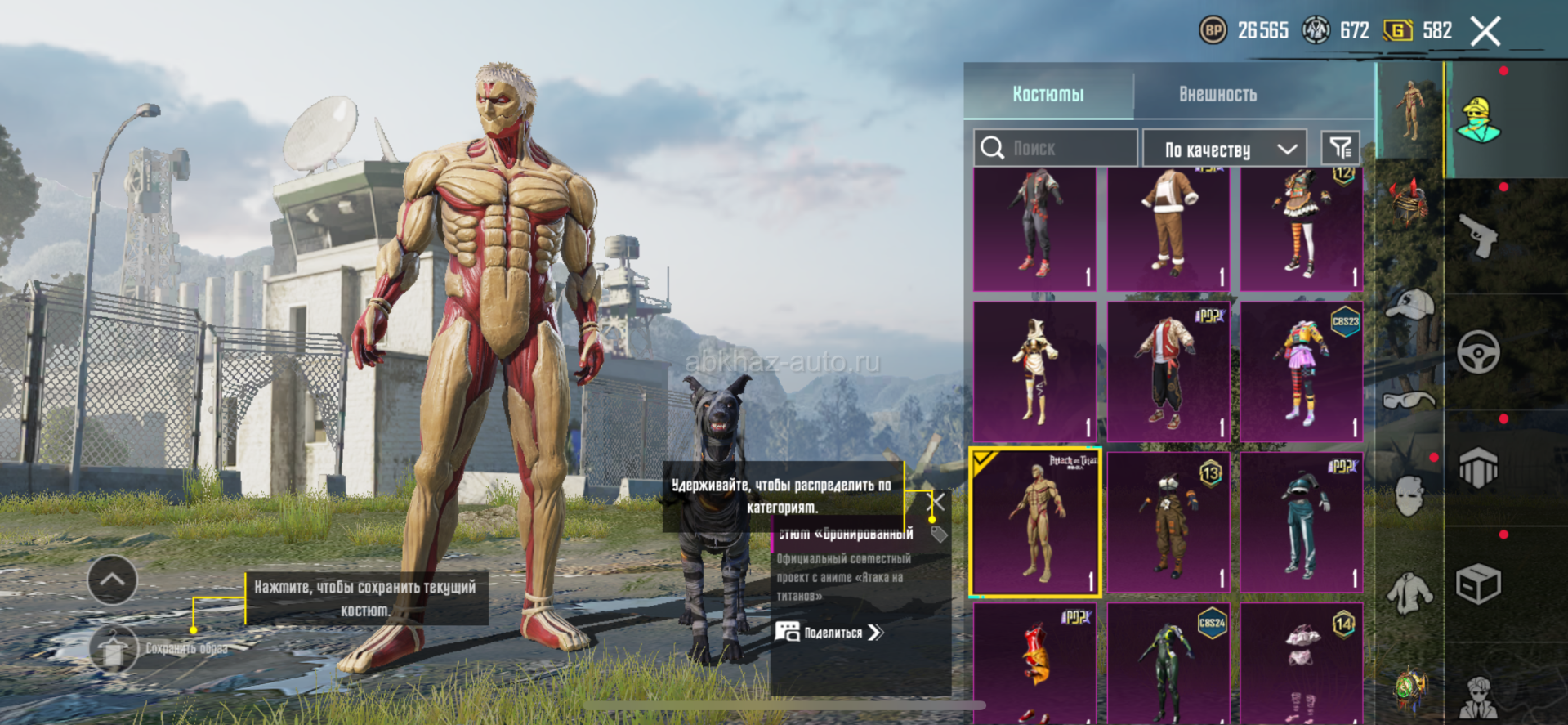The width and height of the screenshot is (1568, 725).
Task: Pick the white hooded outfit tile
Action: pos(1035,372)
